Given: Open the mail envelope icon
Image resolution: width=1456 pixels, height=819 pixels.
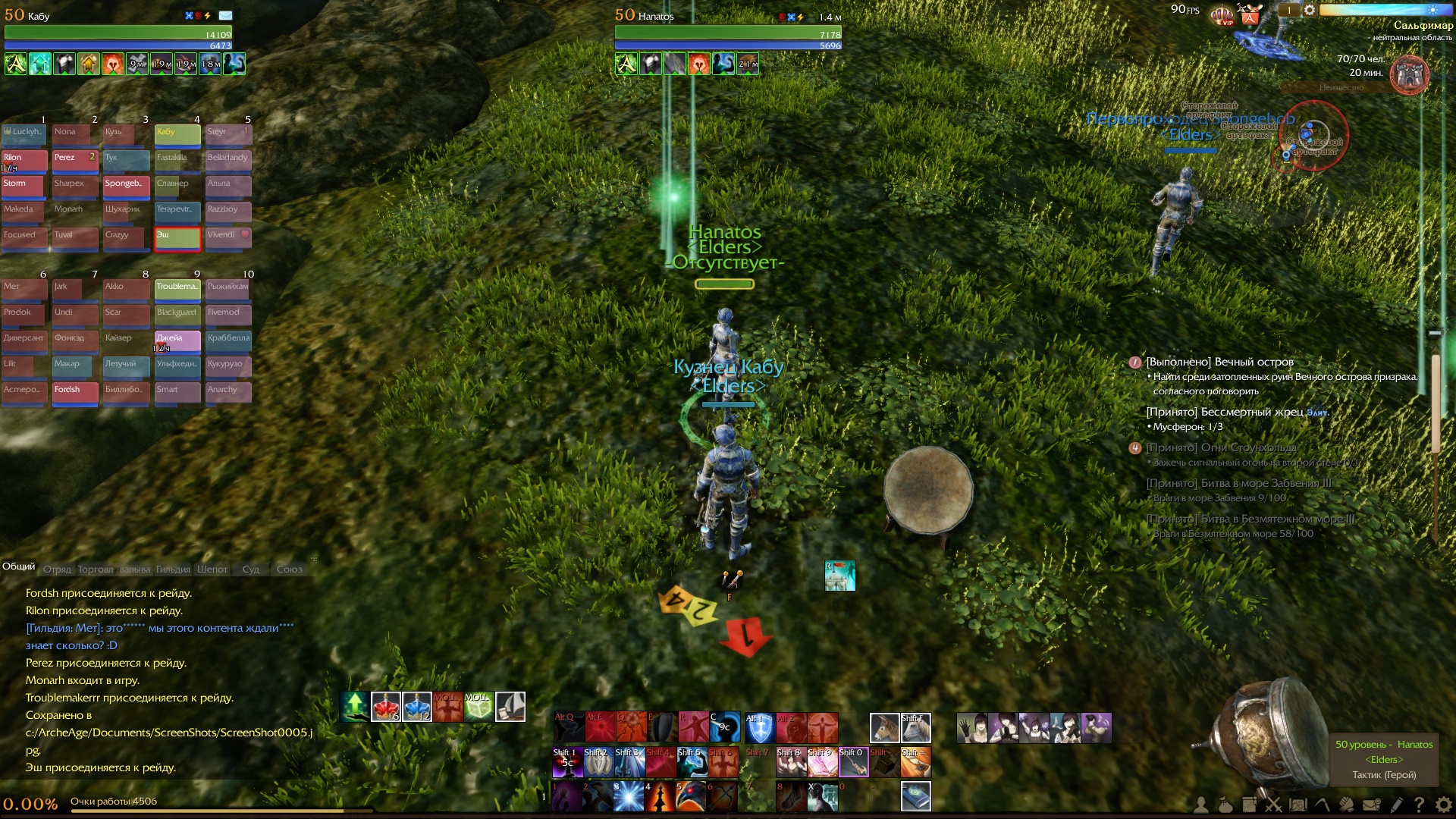Looking at the screenshot, I should (1371, 805).
